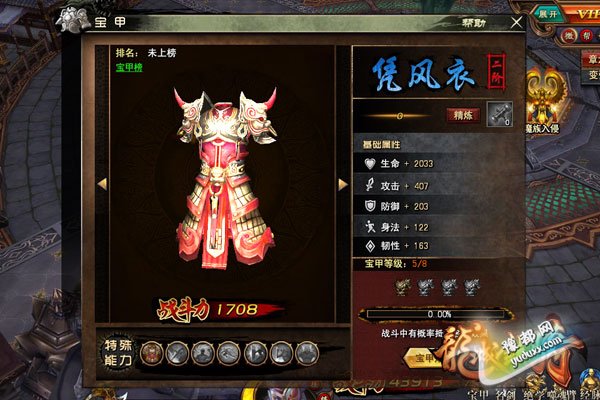
Task: Select the refine material slot beside 精炼
Action: click(x=499, y=116)
